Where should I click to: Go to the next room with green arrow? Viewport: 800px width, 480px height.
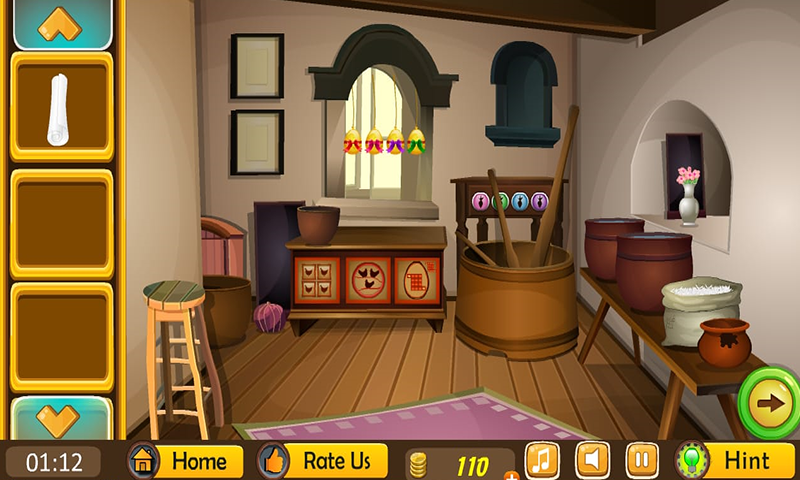(770, 403)
